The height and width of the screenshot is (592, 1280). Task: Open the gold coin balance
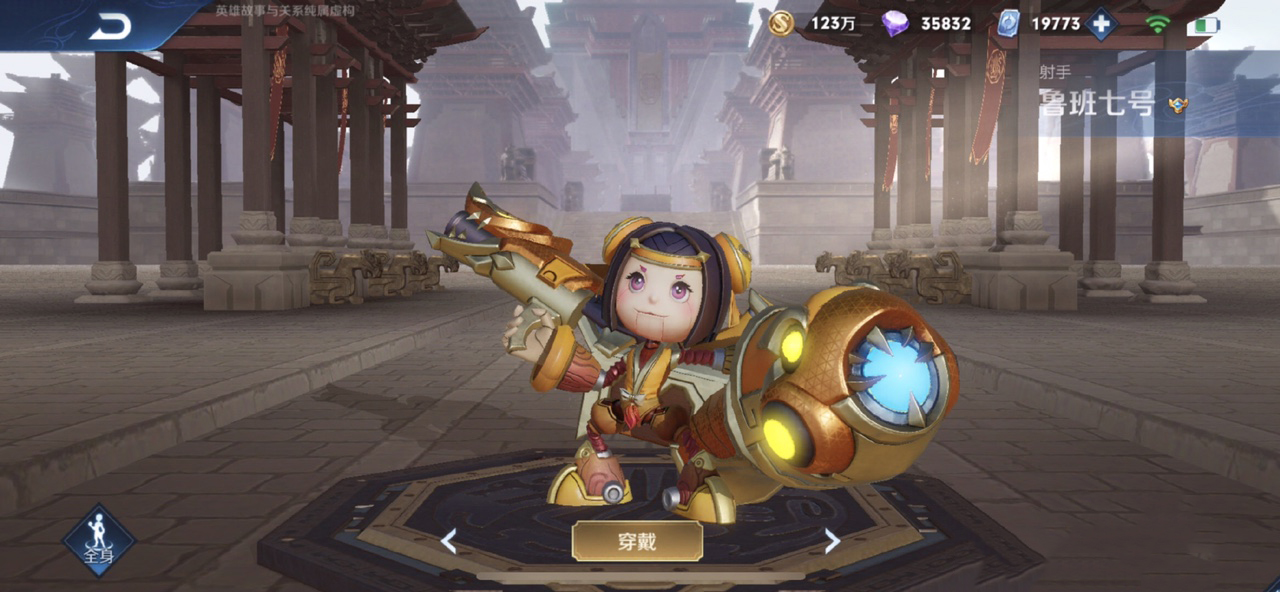pyautogui.click(x=782, y=23)
